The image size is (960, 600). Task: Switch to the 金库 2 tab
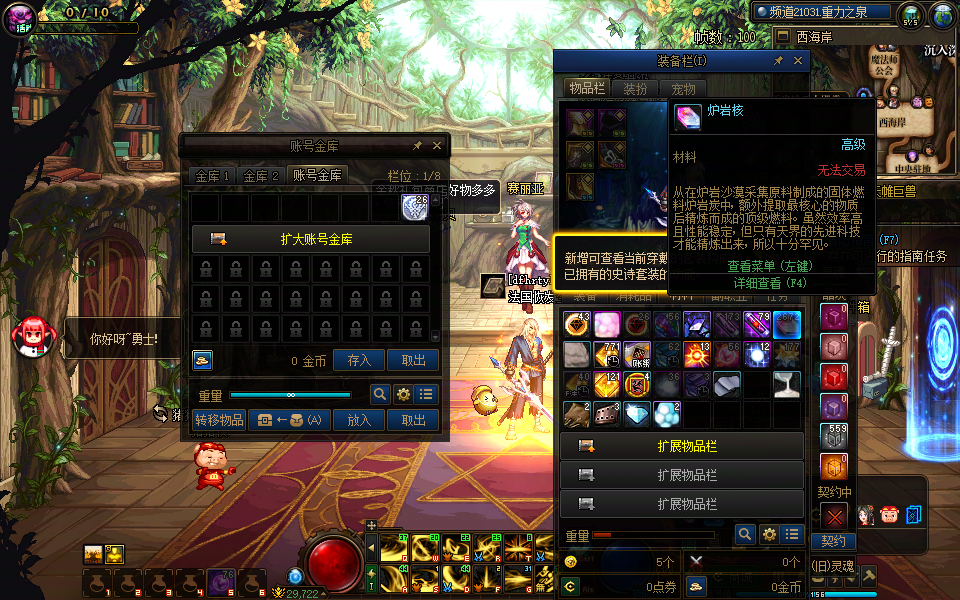point(262,175)
